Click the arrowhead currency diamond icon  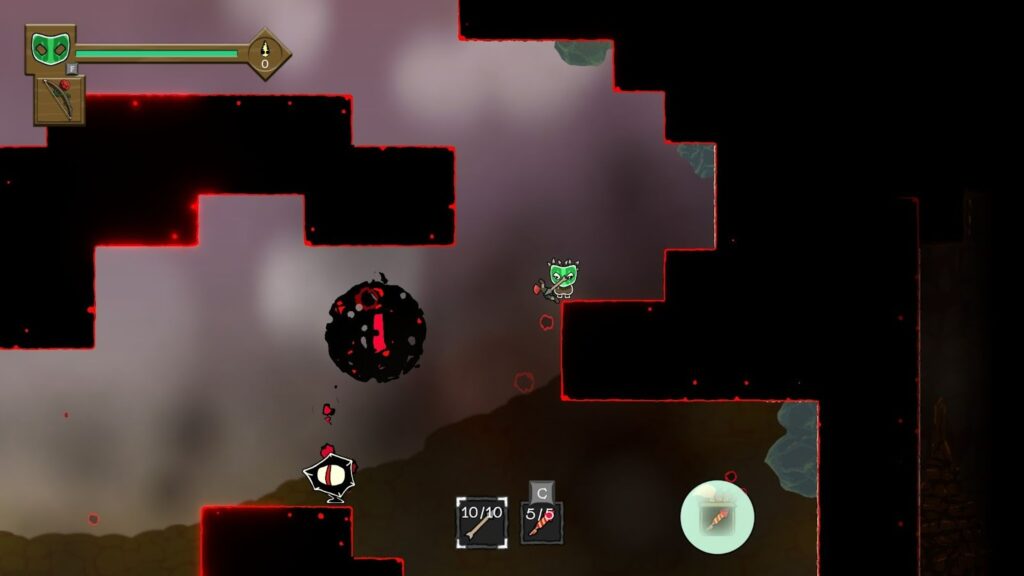[x=265, y=53]
